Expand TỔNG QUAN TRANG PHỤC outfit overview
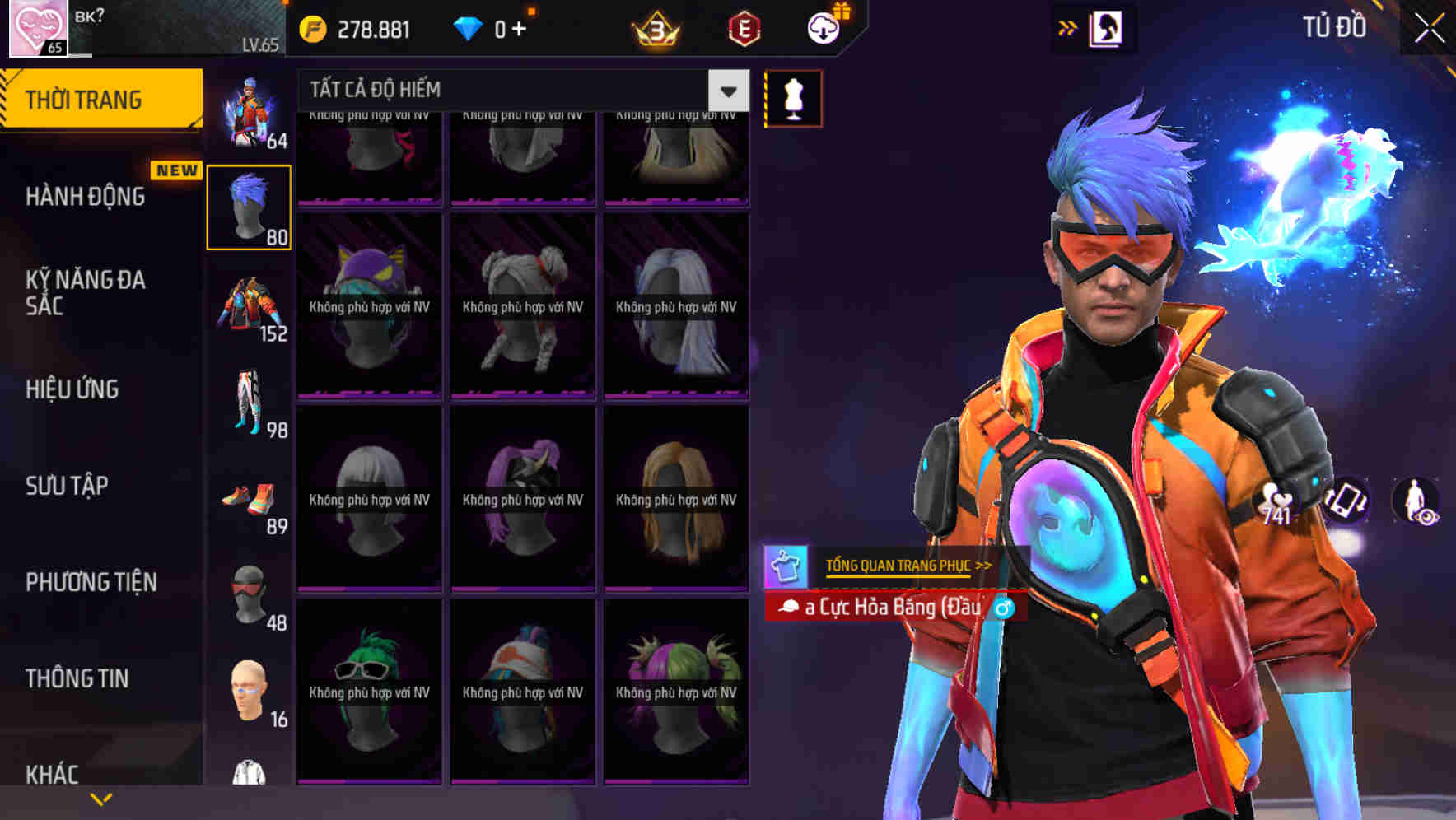 click(903, 565)
